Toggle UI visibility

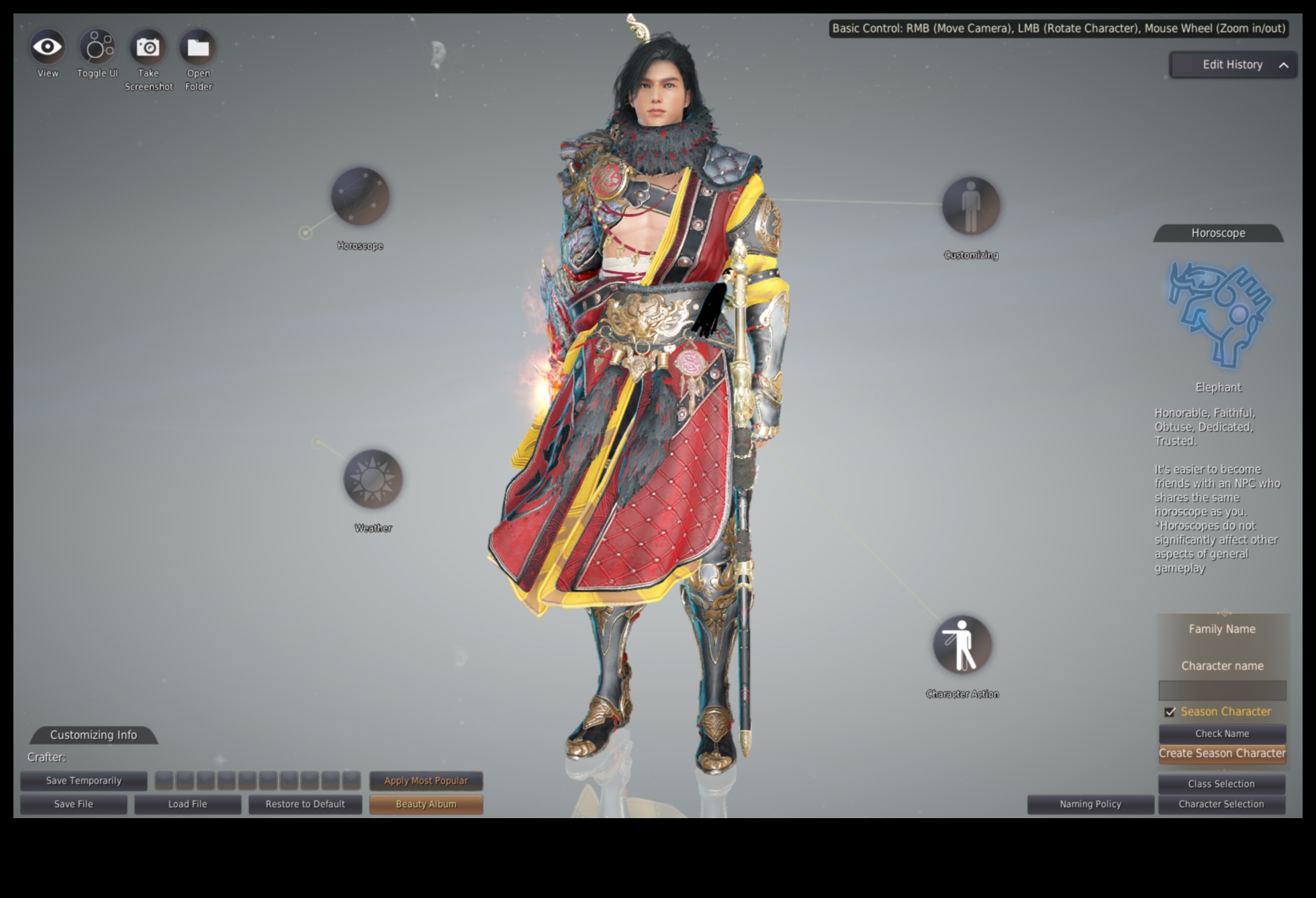coord(97,48)
